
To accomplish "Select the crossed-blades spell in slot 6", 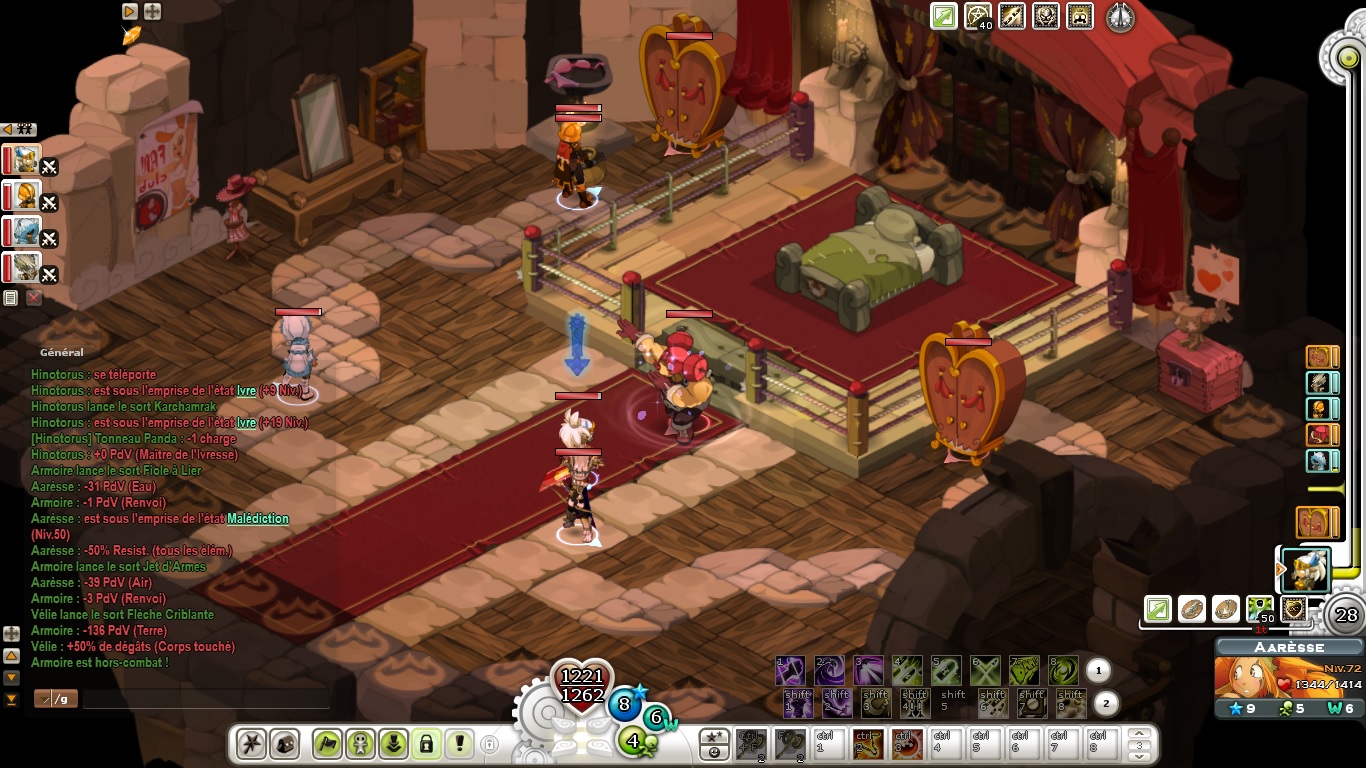I will pyautogui.click(x=986, y=670).
